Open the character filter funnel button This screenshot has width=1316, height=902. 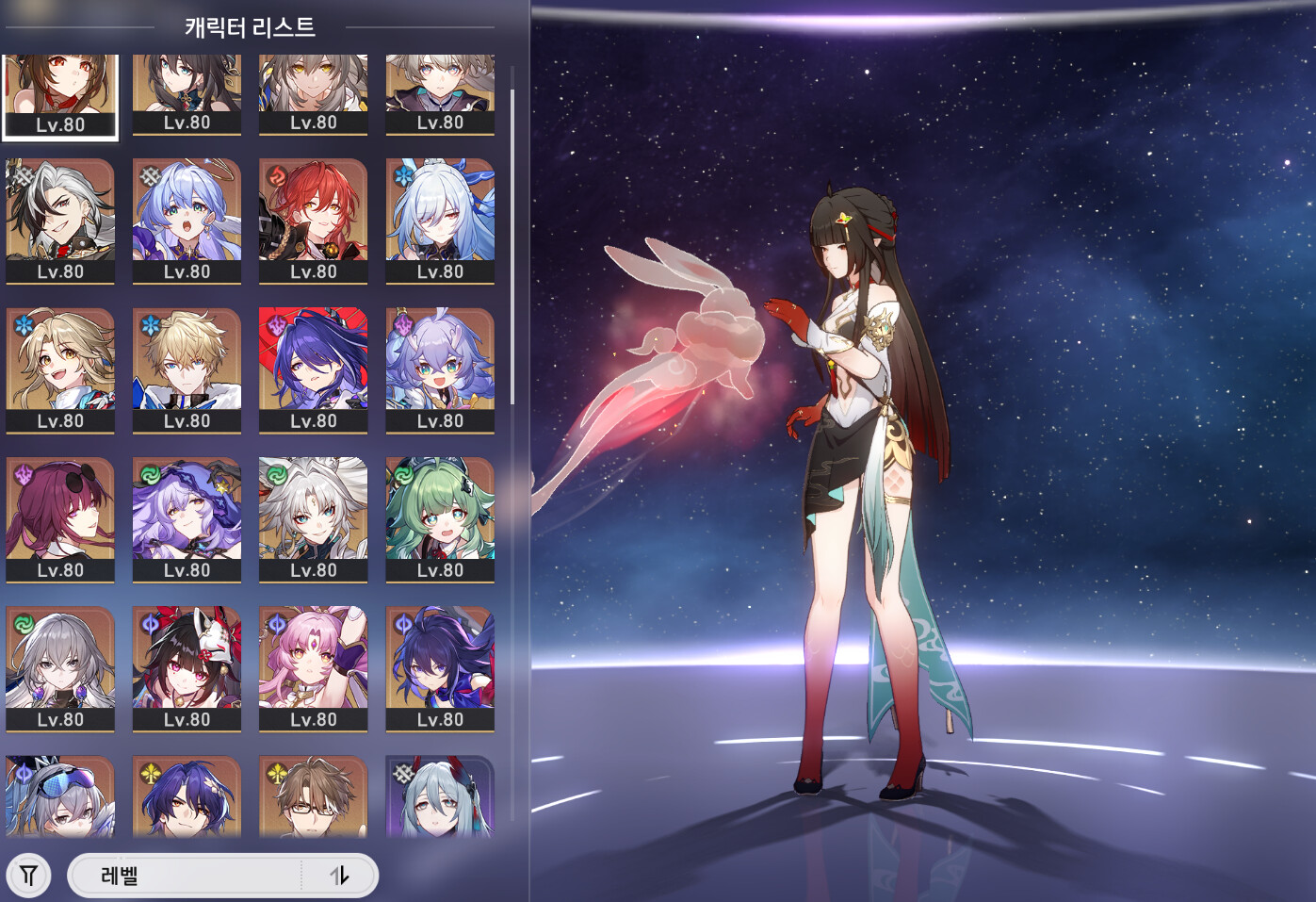[29, 876]
